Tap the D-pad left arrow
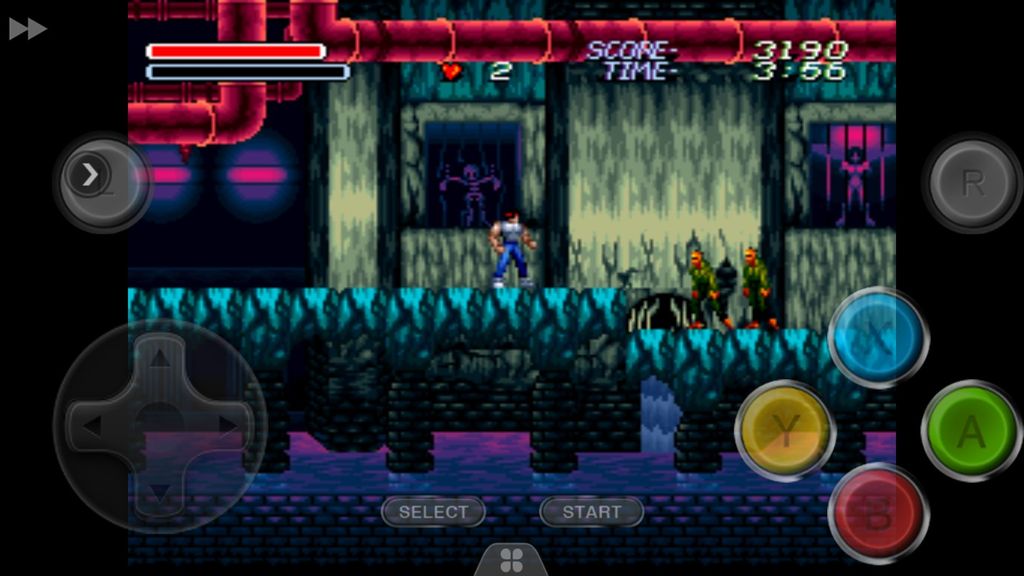This screenshot has width=1024, height=576. pyautogui.click(x=90, y=426)
